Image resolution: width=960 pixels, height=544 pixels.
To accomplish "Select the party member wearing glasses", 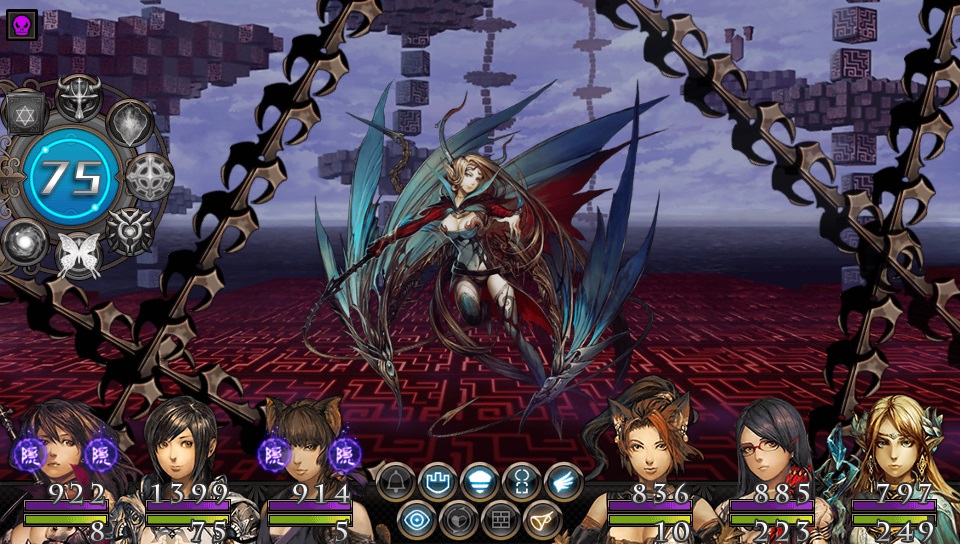I will [x=770, y=450].
